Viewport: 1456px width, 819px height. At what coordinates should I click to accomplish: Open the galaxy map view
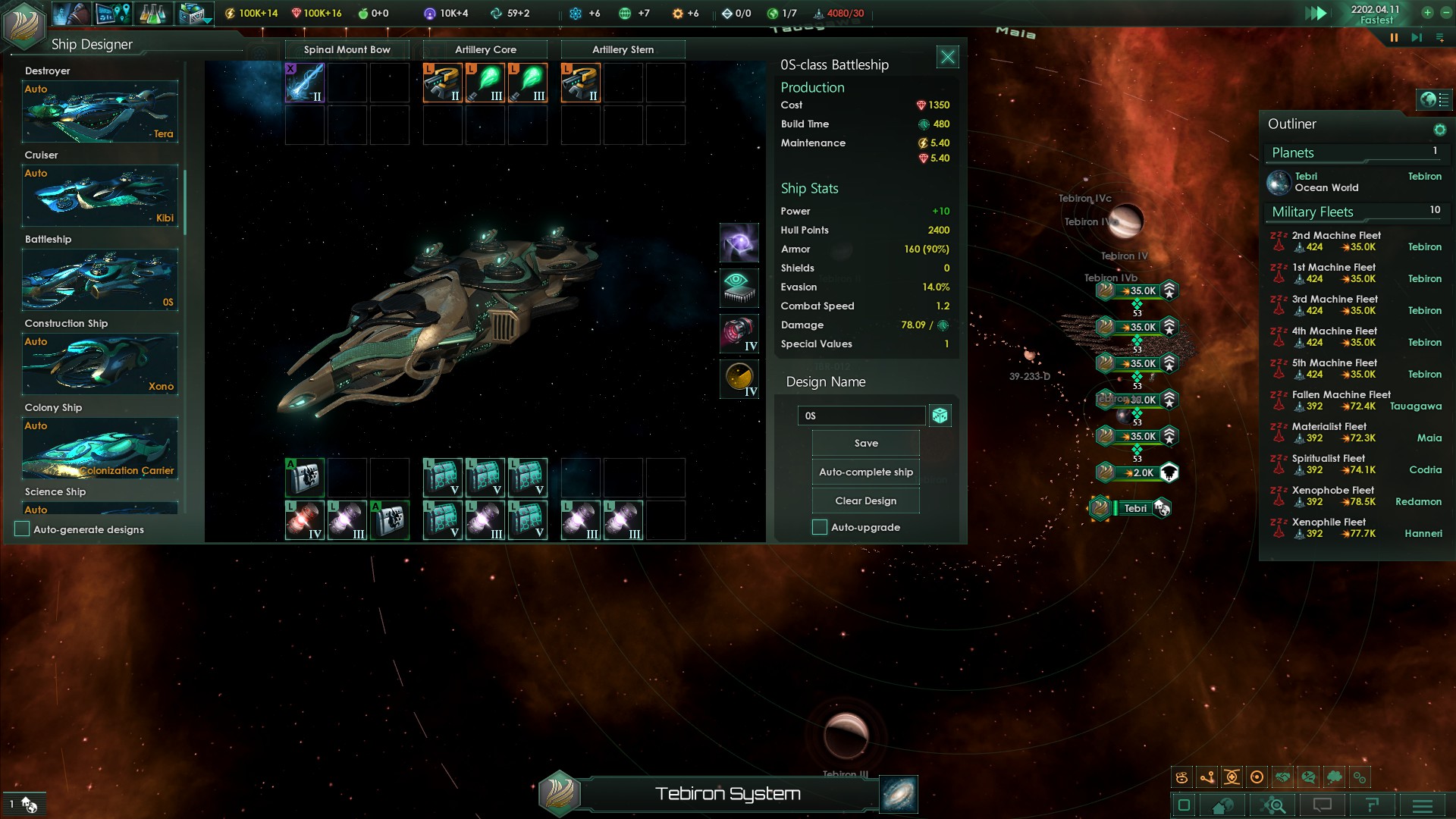tap(899, 794)
